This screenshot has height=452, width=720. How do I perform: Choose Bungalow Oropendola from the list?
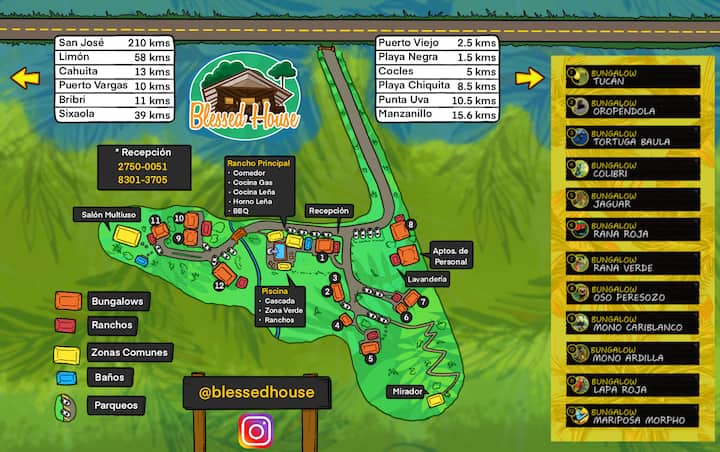click(632, 107)
